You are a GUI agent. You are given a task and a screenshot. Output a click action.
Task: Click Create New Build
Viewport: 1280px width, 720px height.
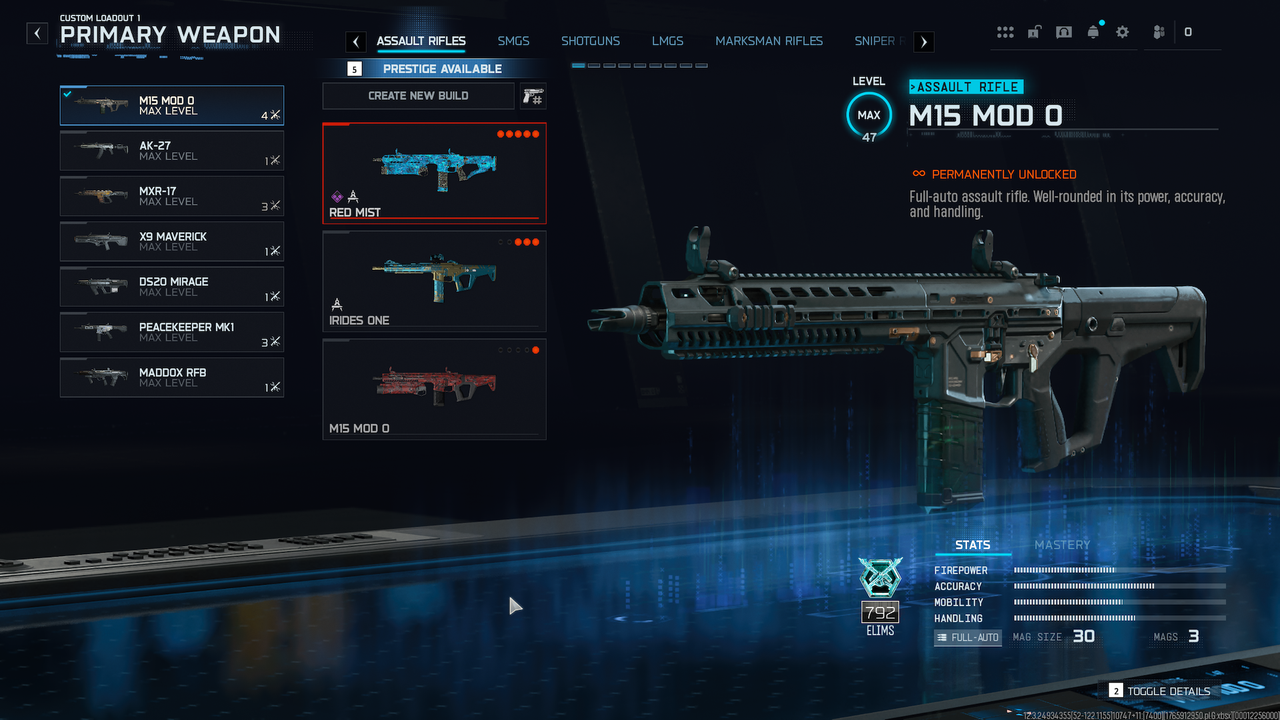click(418, 96)
